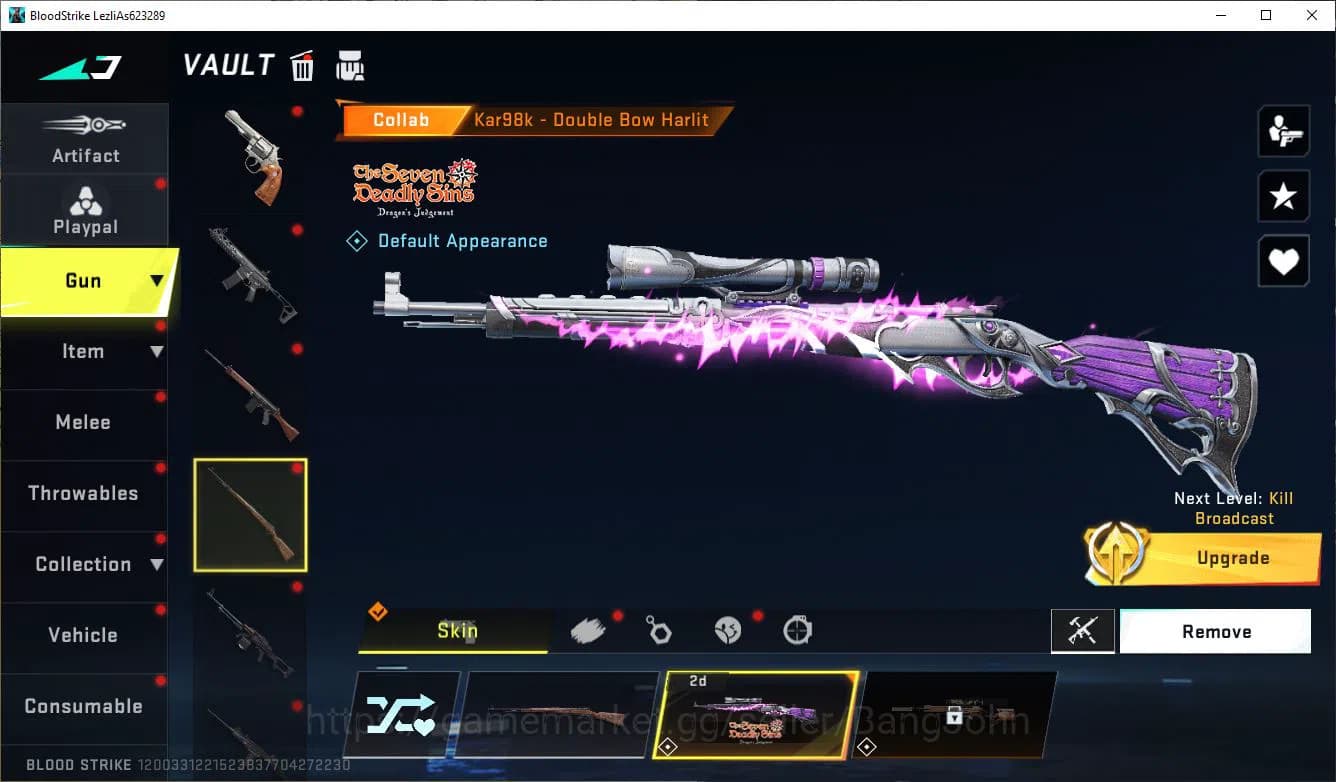Select the scope reticle customization icon
Screen dimensions: 1336x782
(x=797, y=628)
